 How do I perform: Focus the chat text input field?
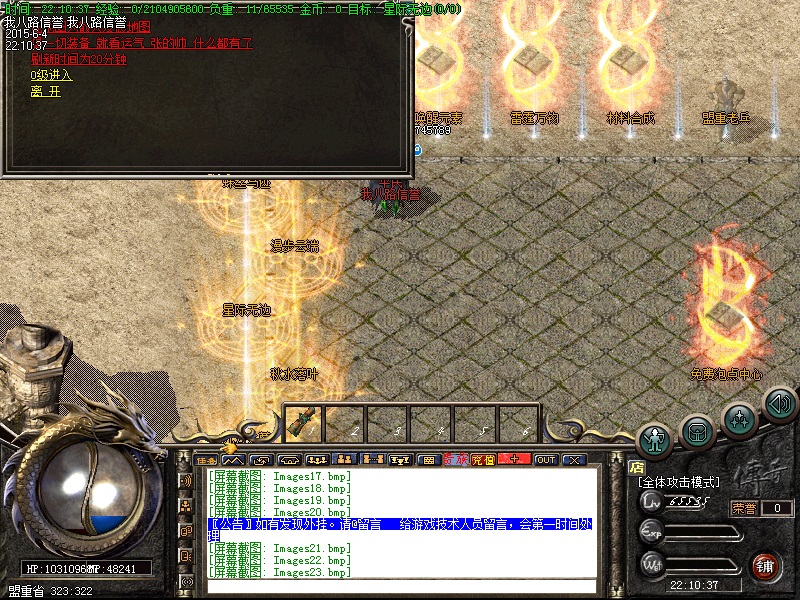coord(400,586)
